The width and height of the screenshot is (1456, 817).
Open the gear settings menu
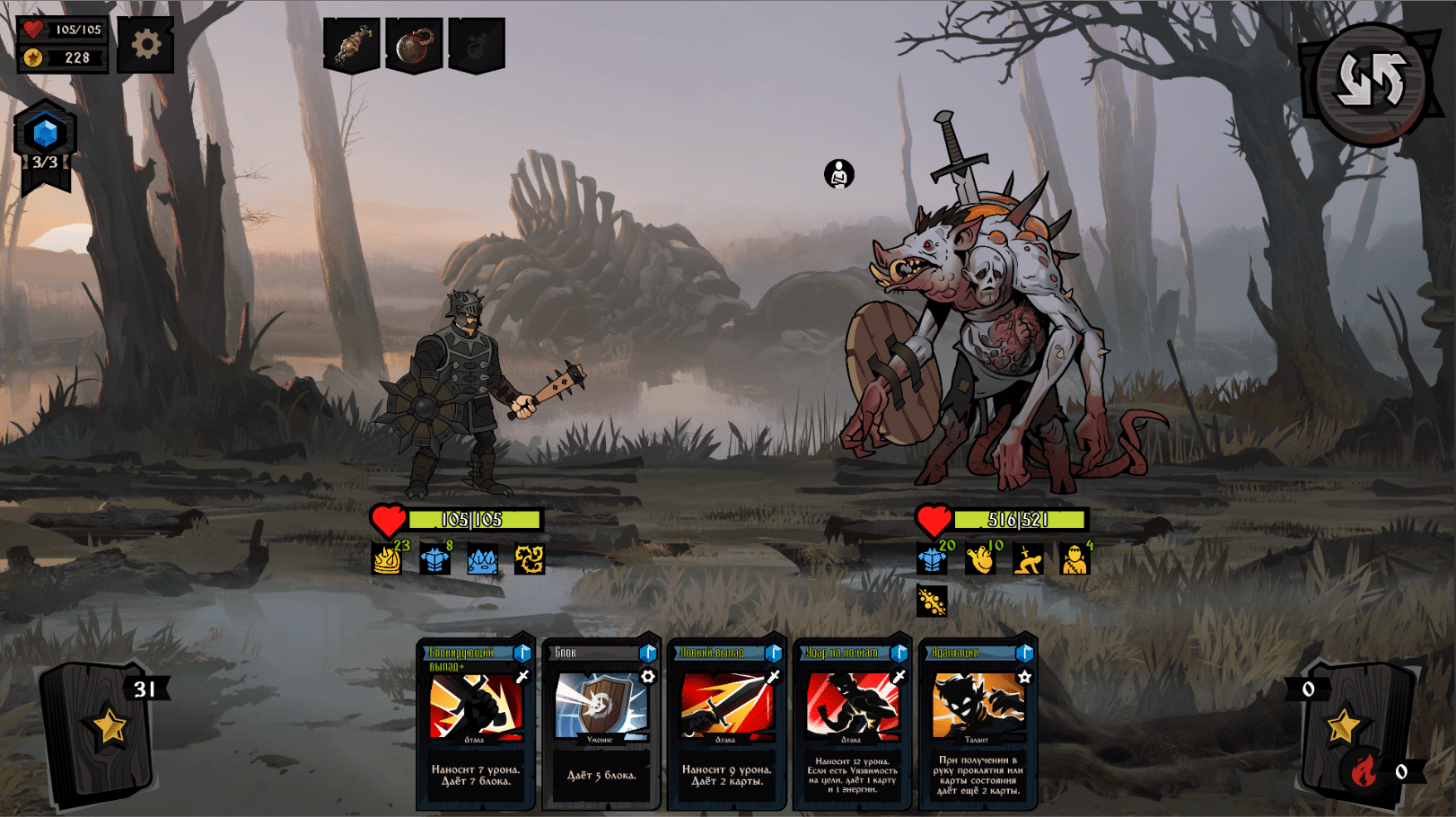point(145,44)
